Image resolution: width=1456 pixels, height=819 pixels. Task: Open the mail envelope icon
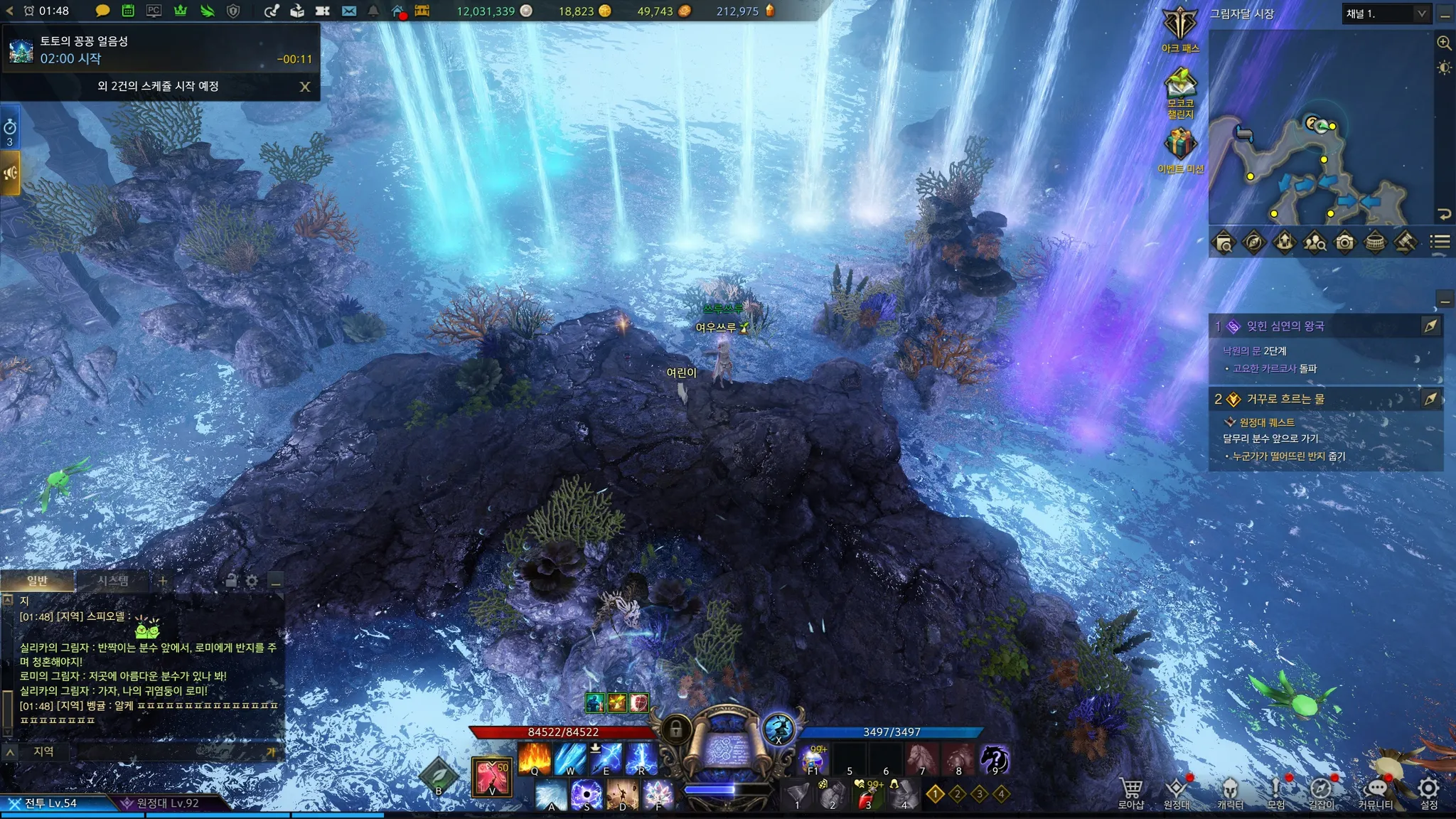348,11
